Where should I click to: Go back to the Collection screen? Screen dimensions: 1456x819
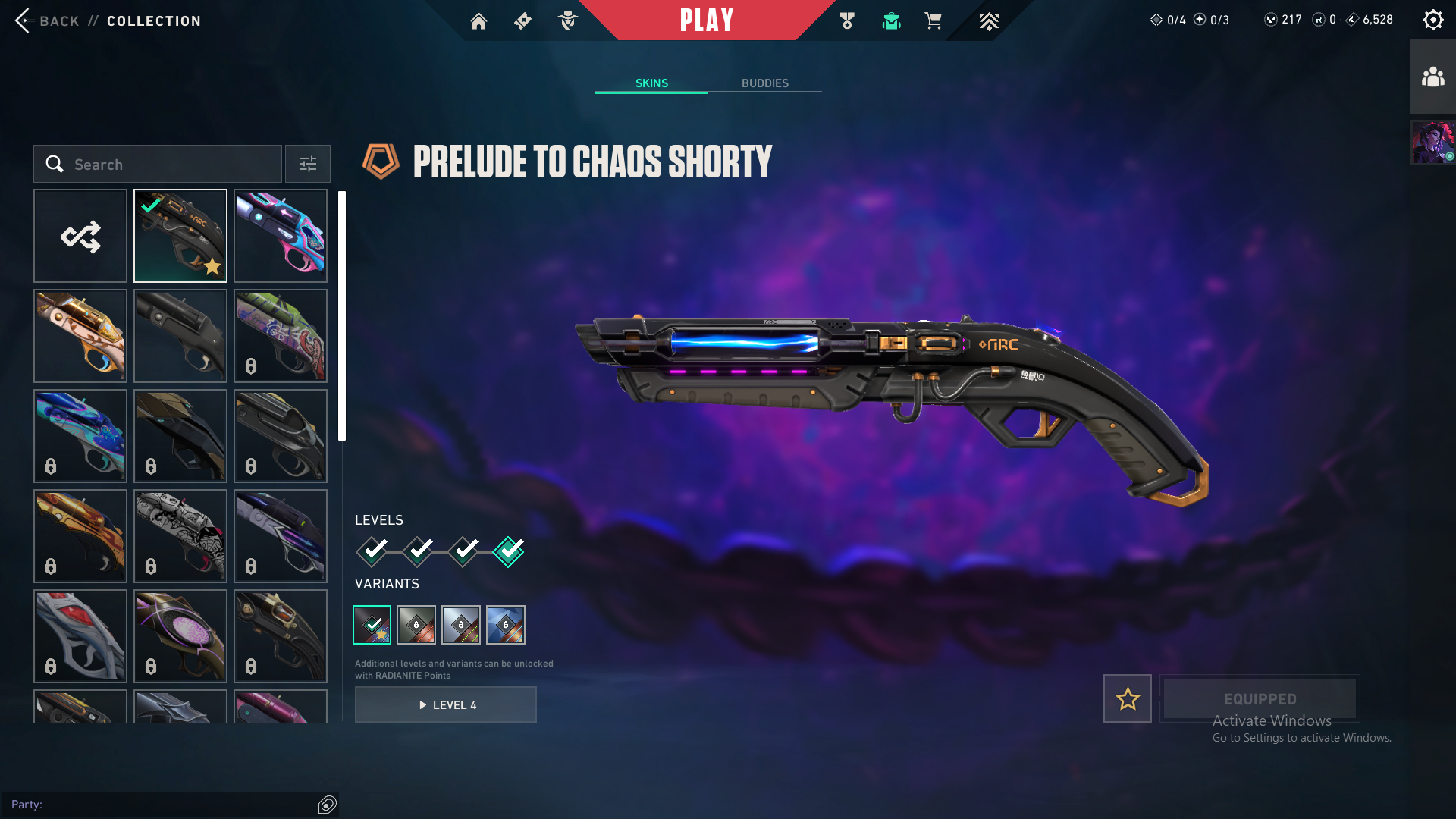click(x=47, y=21)
